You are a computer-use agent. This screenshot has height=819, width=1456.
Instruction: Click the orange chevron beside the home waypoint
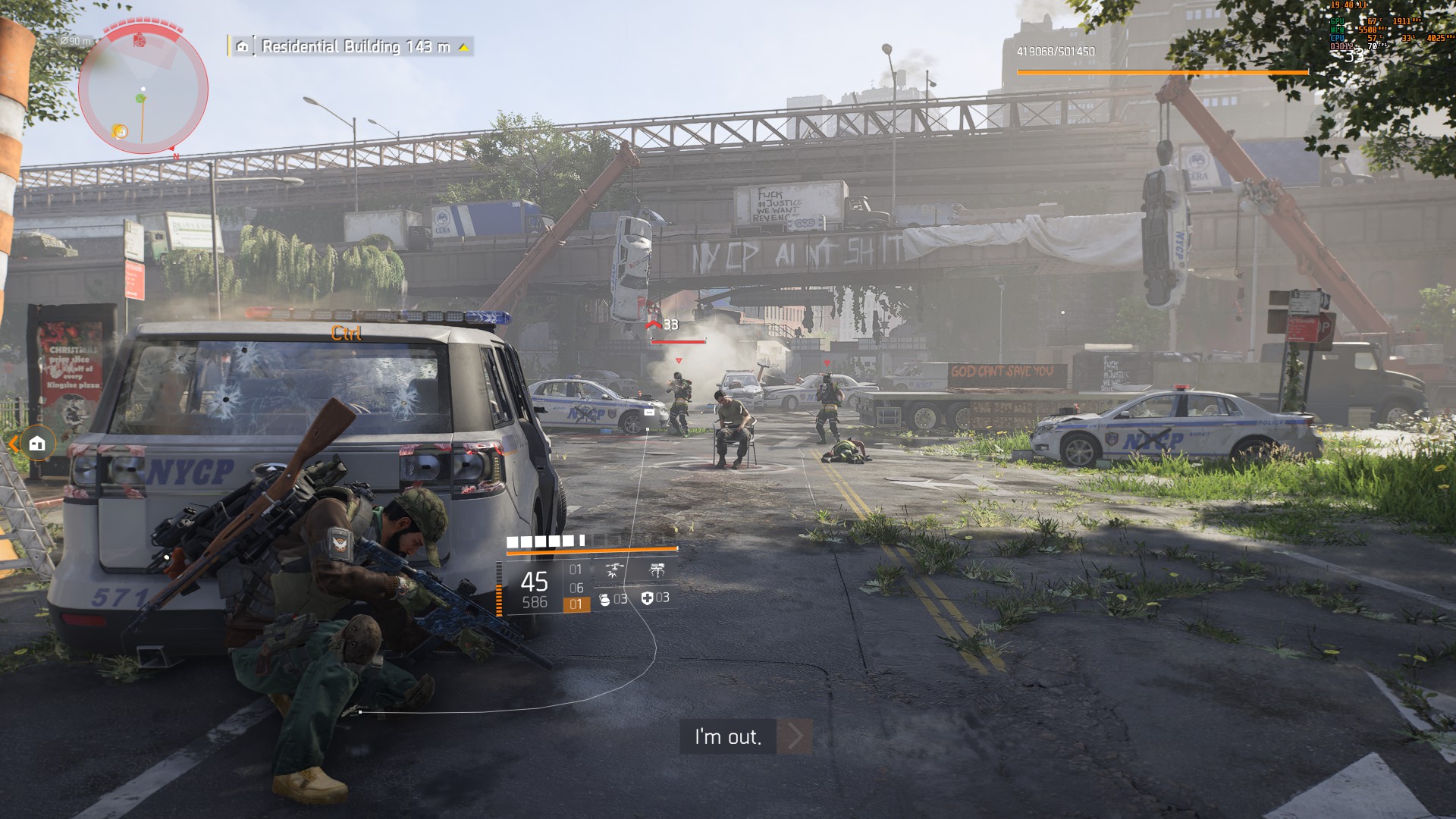coord(13,444)
